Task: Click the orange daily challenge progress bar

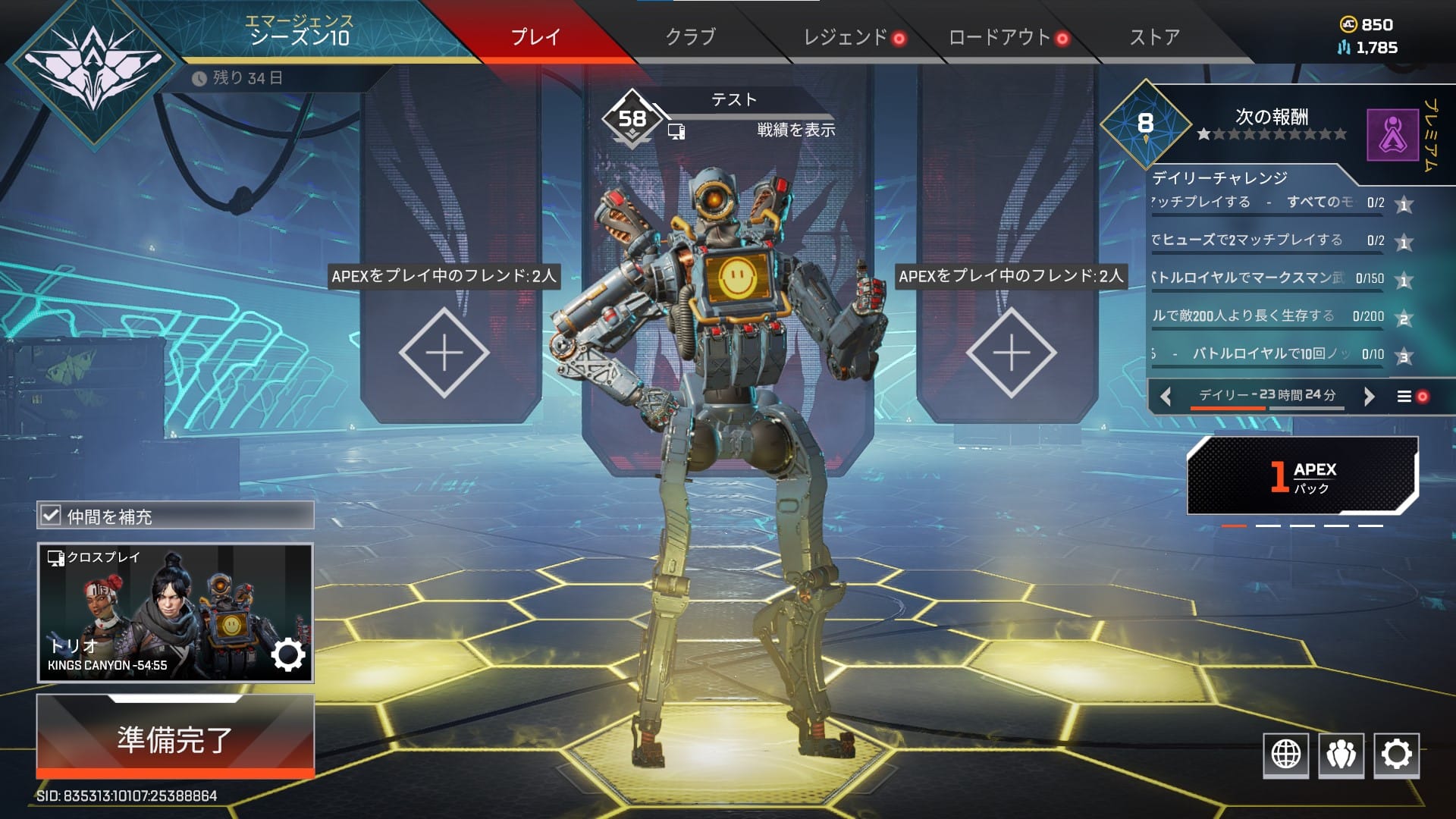Action: 1227,408
